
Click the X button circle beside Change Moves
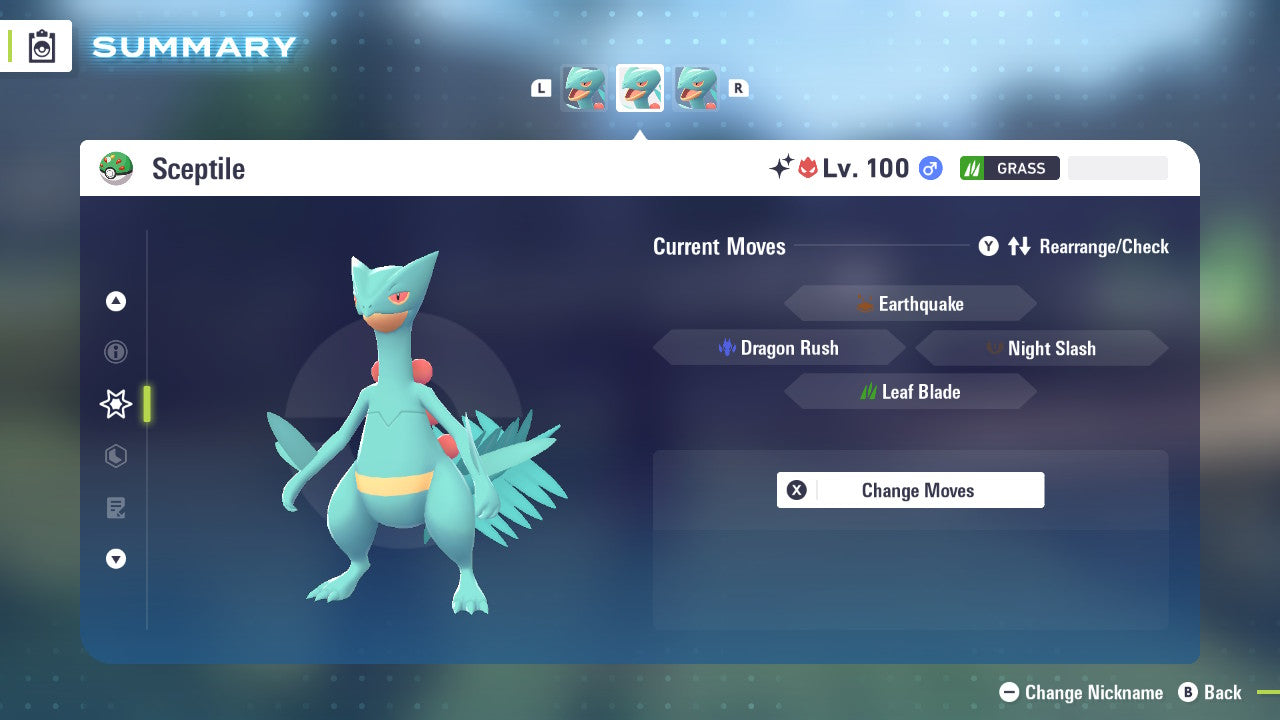point(794,490)
